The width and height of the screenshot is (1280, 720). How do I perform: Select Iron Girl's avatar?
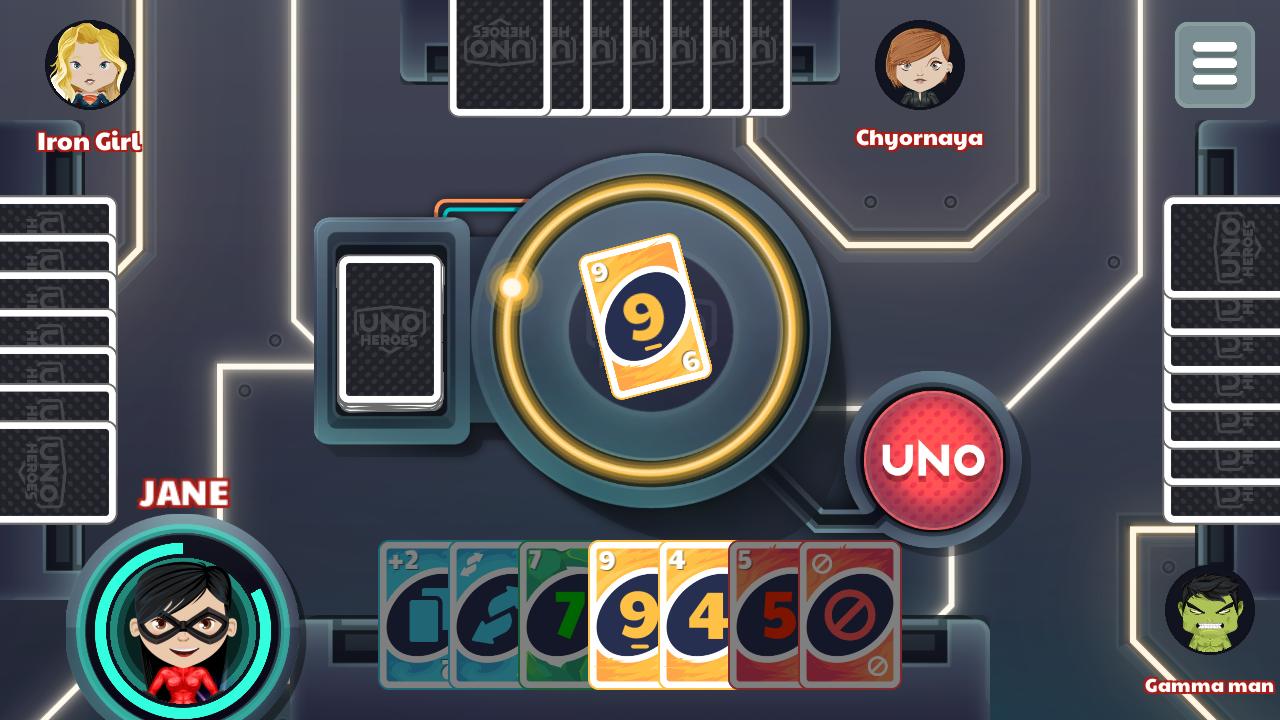coord(88,65)
